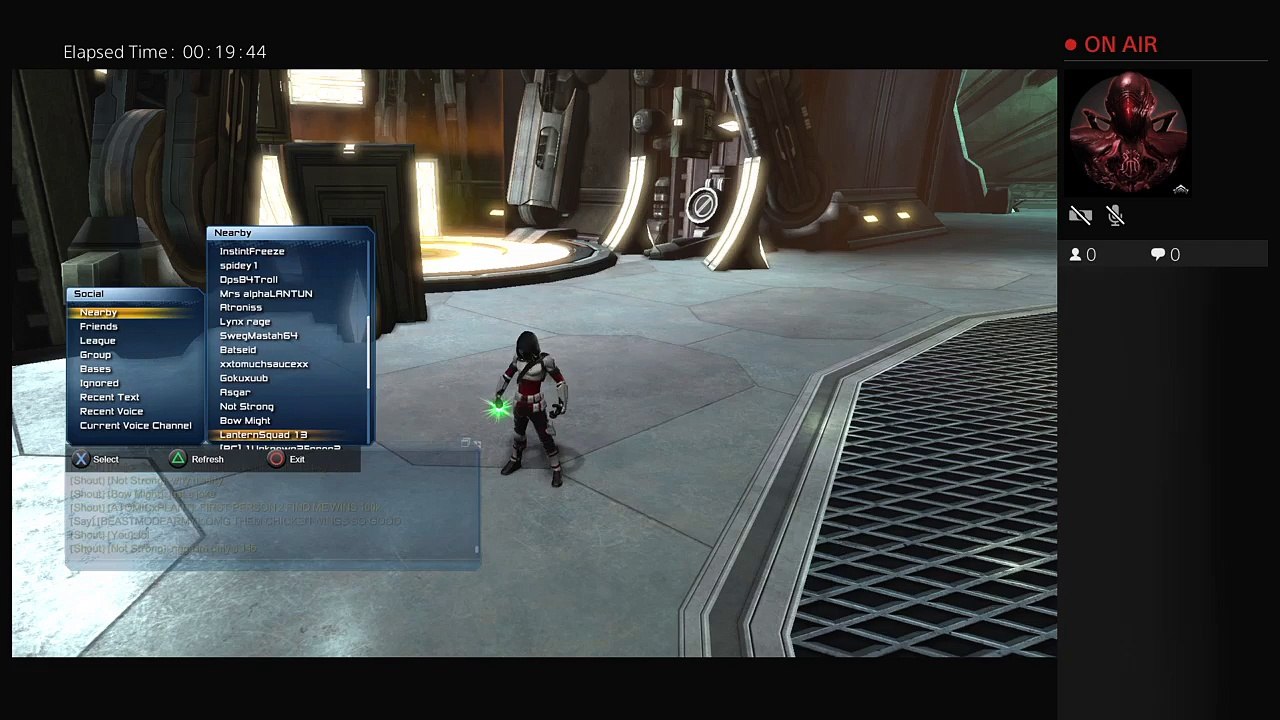Click player SwegMastah64

(258, 336)
